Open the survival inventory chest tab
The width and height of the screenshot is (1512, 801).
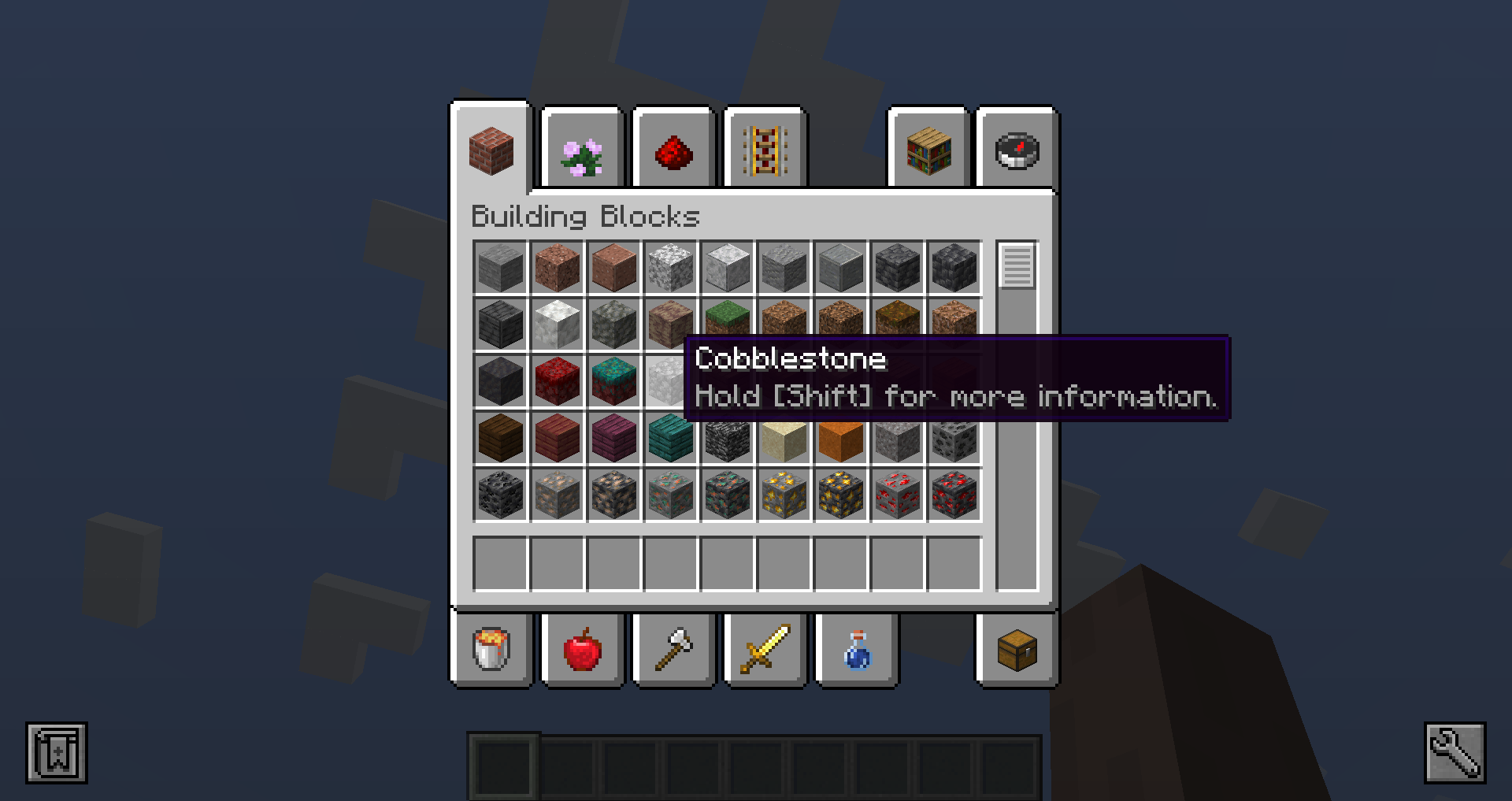coord(1015,651)
